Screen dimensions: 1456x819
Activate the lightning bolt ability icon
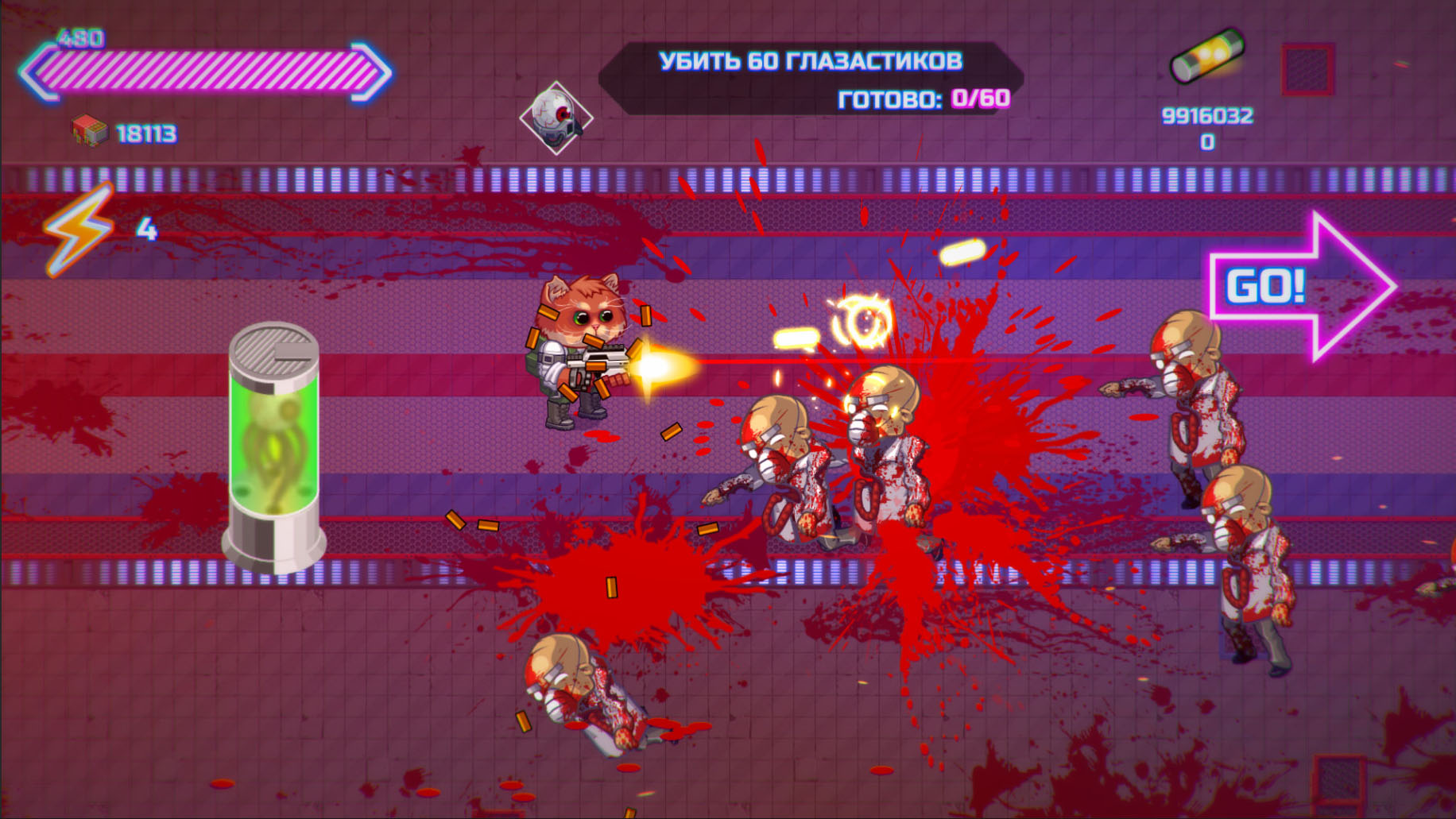tap(79, 230)
